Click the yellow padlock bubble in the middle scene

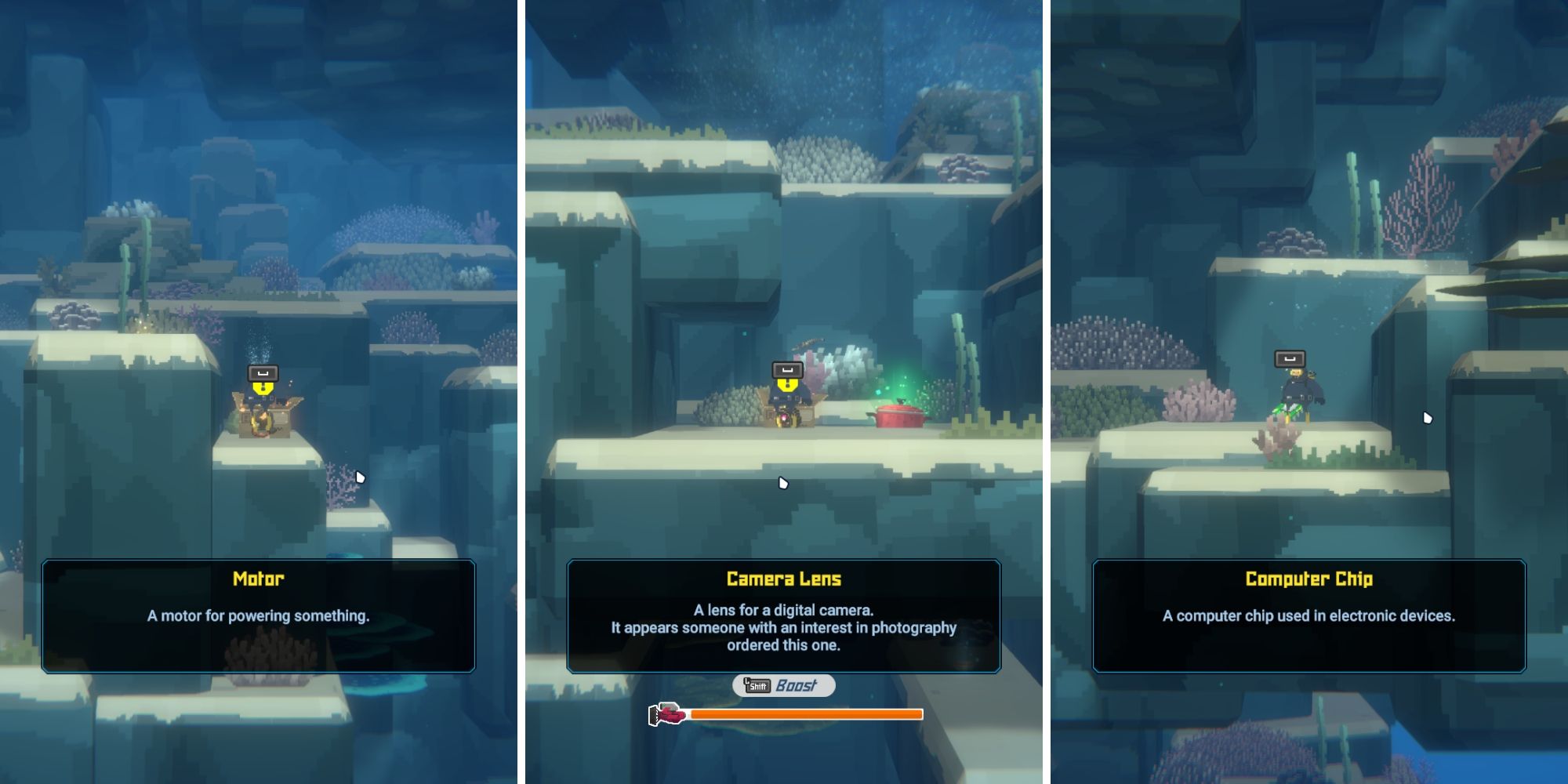coord(787,387)
